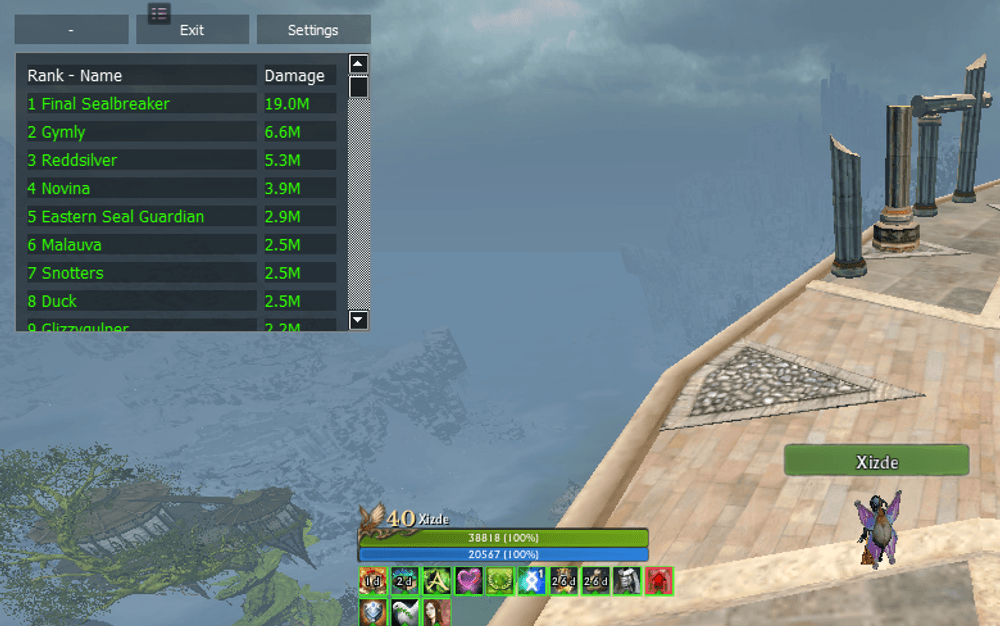The image size is (1000, 626).
Task: Minimize the meter with the dash button
Action: [71, 30]
